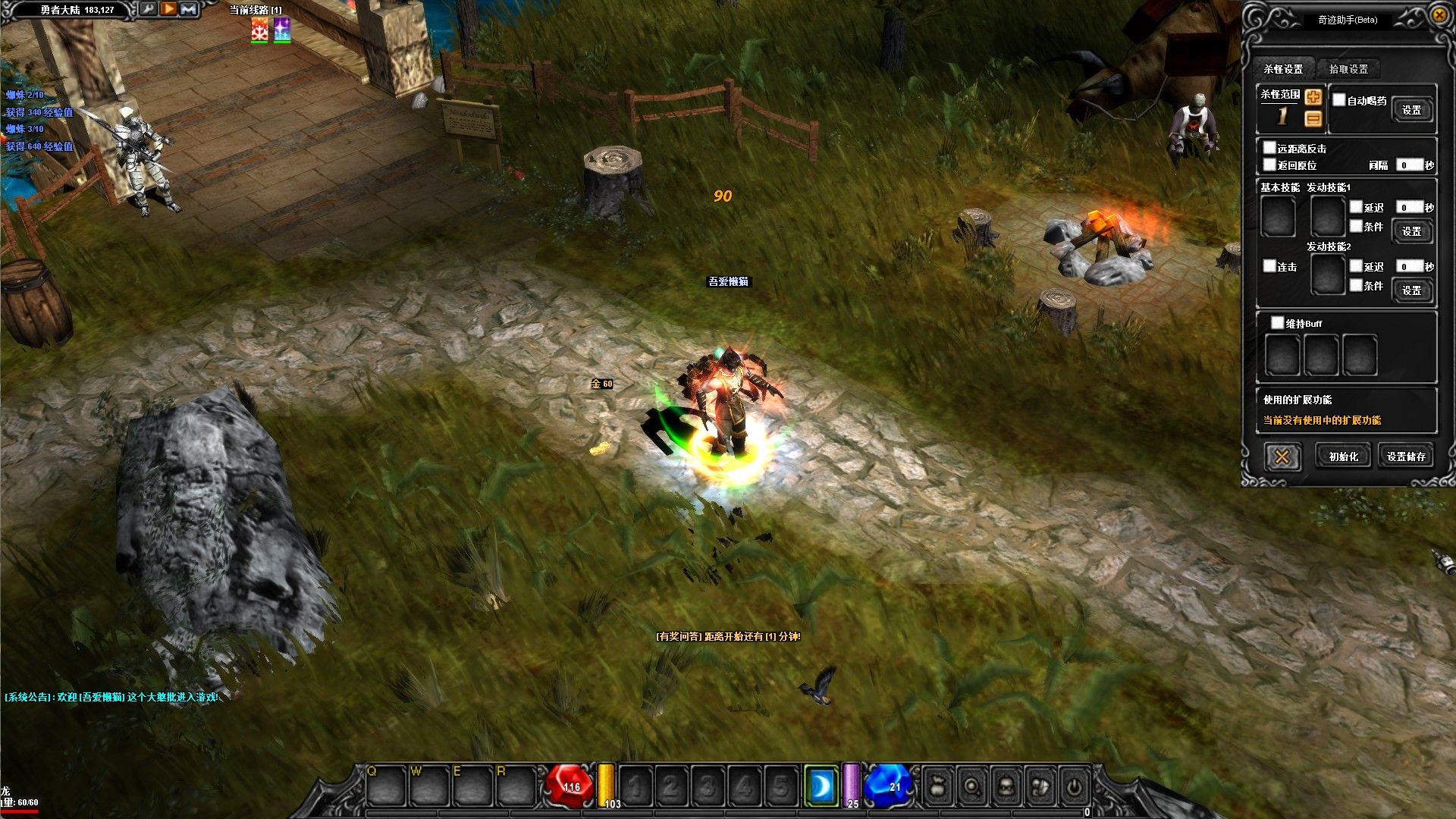Open the 设置 button beside 自动喝药
The image size is (1456, 819).
click(1411, 111)
